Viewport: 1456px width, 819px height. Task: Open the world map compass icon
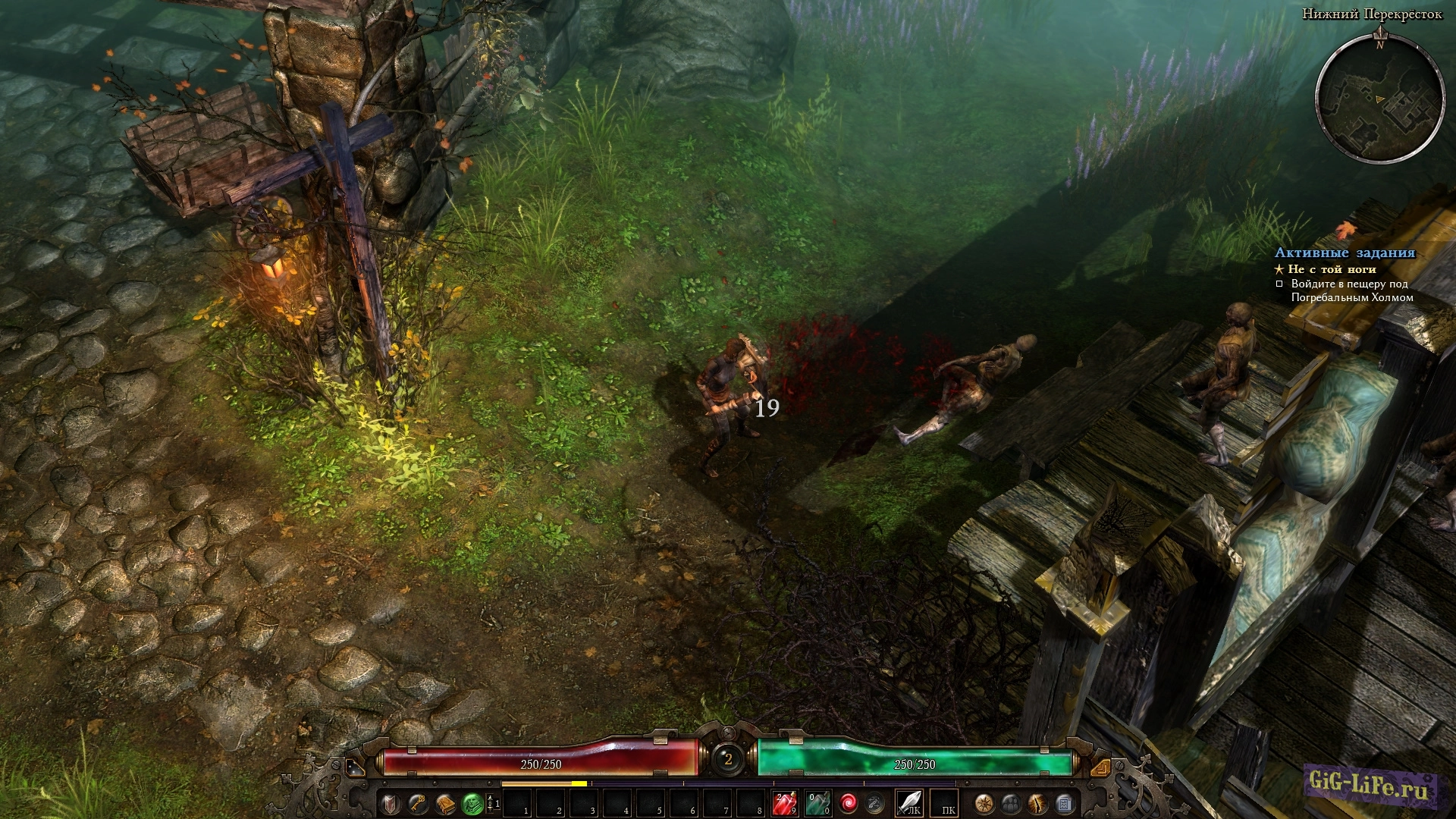tap(984, 803)
